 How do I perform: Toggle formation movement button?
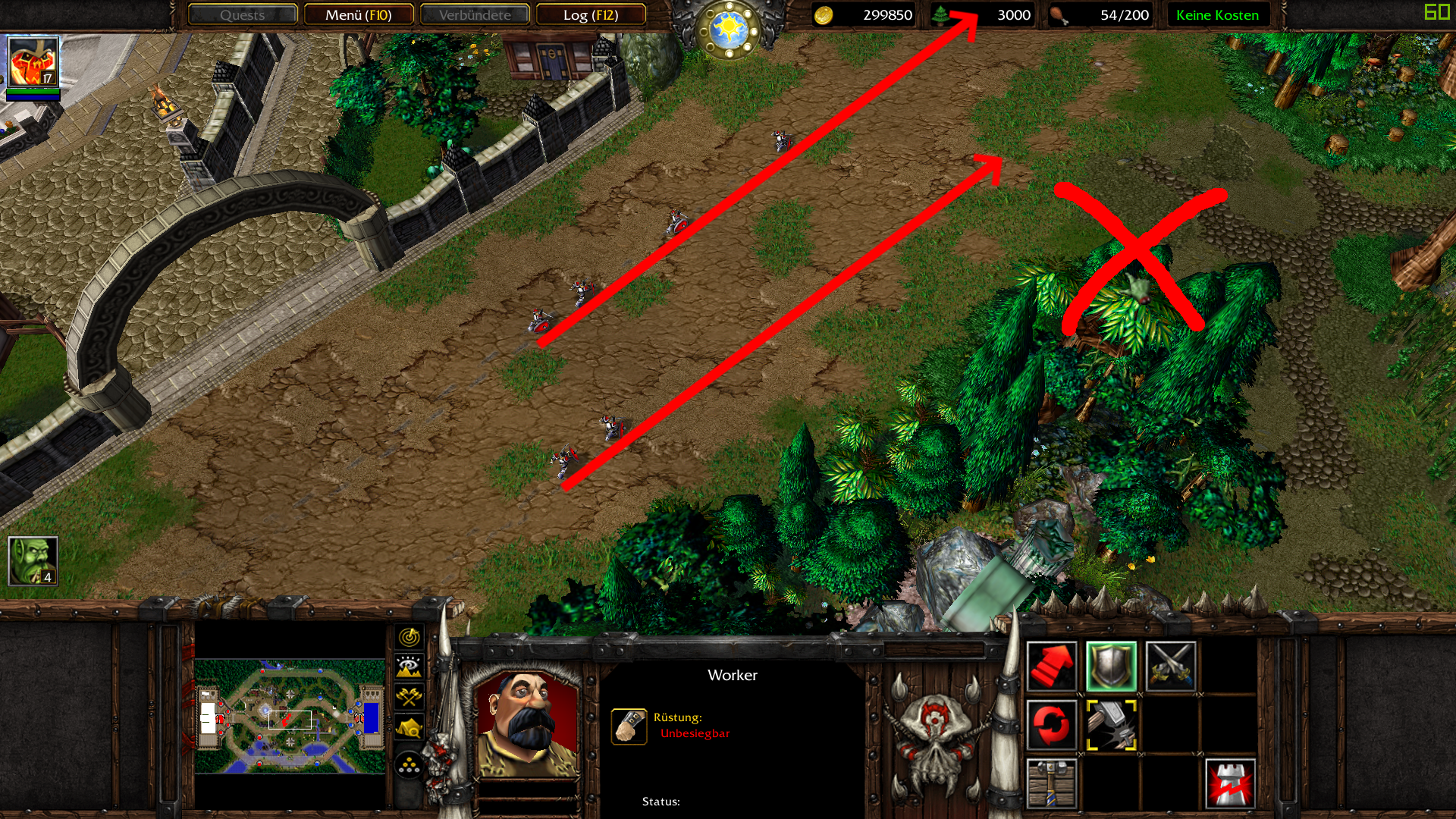point(409,765)
